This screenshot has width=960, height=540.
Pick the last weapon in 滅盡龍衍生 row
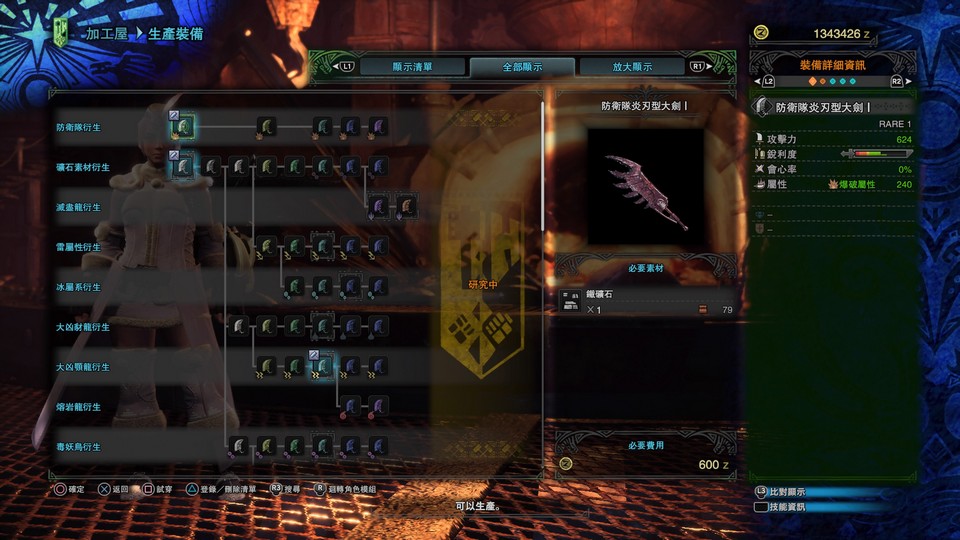(x=406, y=207)
